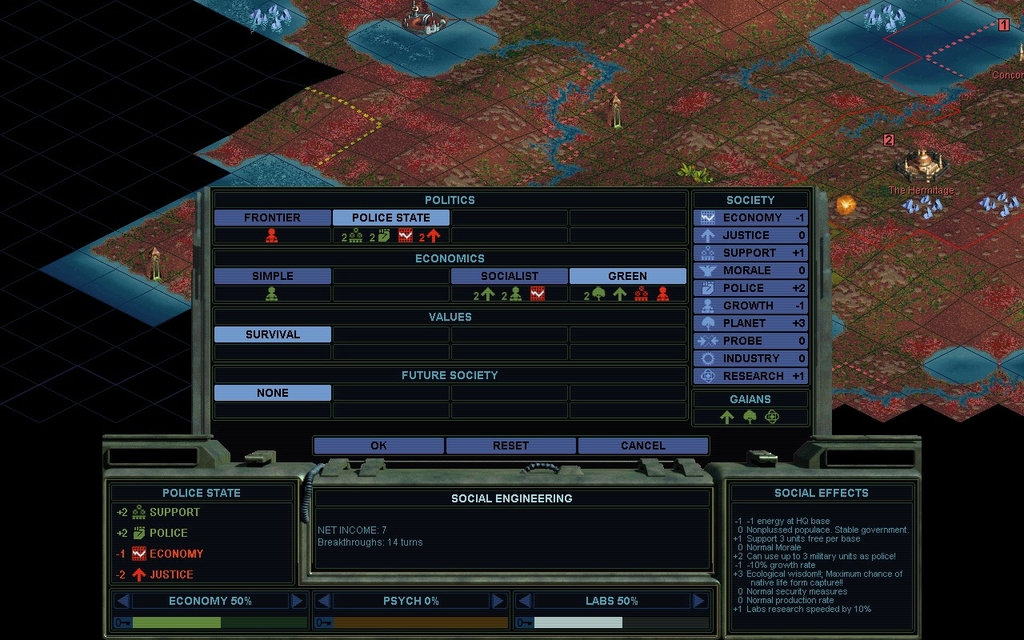Cancel the social engineering changes
This screenshot has height=640, width=1024.
(642, 446)
